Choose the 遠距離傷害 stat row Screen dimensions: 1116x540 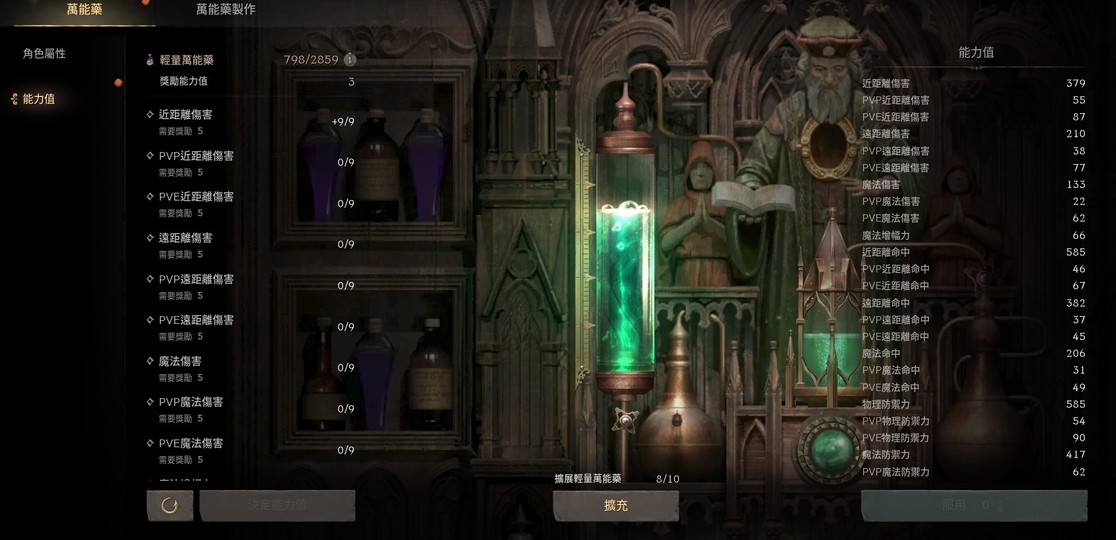[x=250, y=245]
